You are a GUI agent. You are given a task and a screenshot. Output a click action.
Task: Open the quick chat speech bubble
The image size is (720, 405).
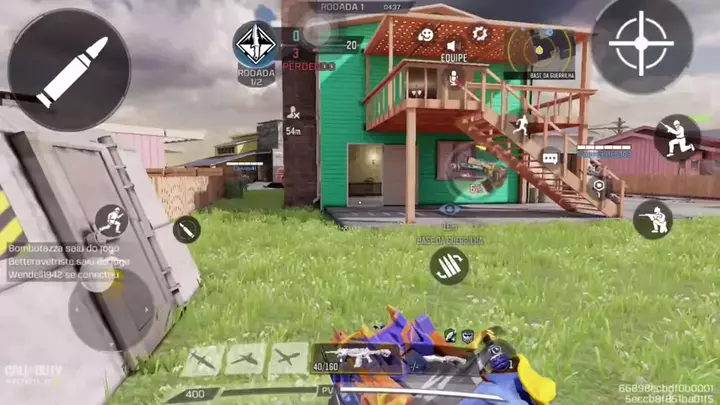pyautogui.click(x=550, y=158)
